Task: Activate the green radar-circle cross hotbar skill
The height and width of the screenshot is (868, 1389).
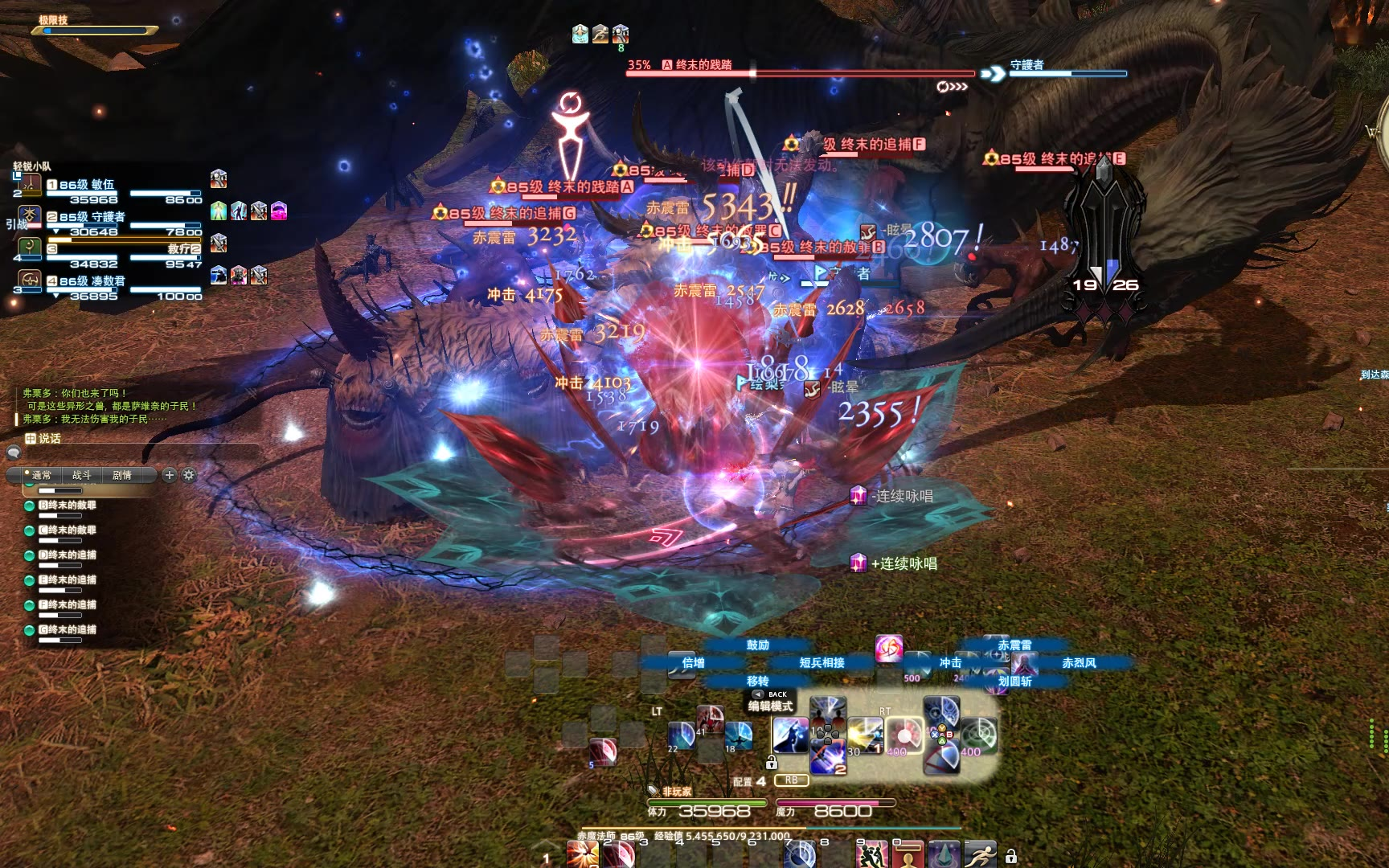Action: coord(978,733)
